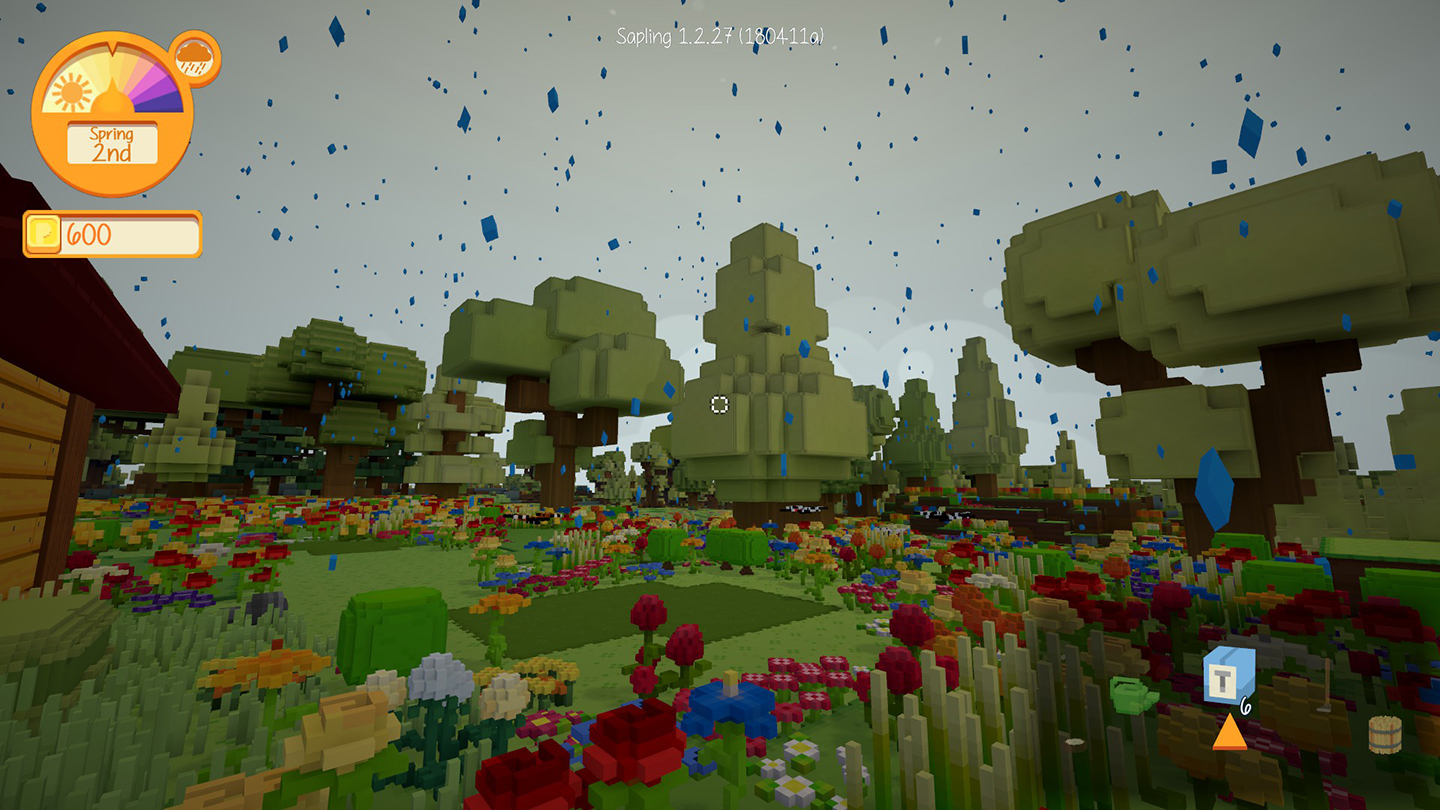Select the blue T block in the hotbar

[x=1228, y=672]
